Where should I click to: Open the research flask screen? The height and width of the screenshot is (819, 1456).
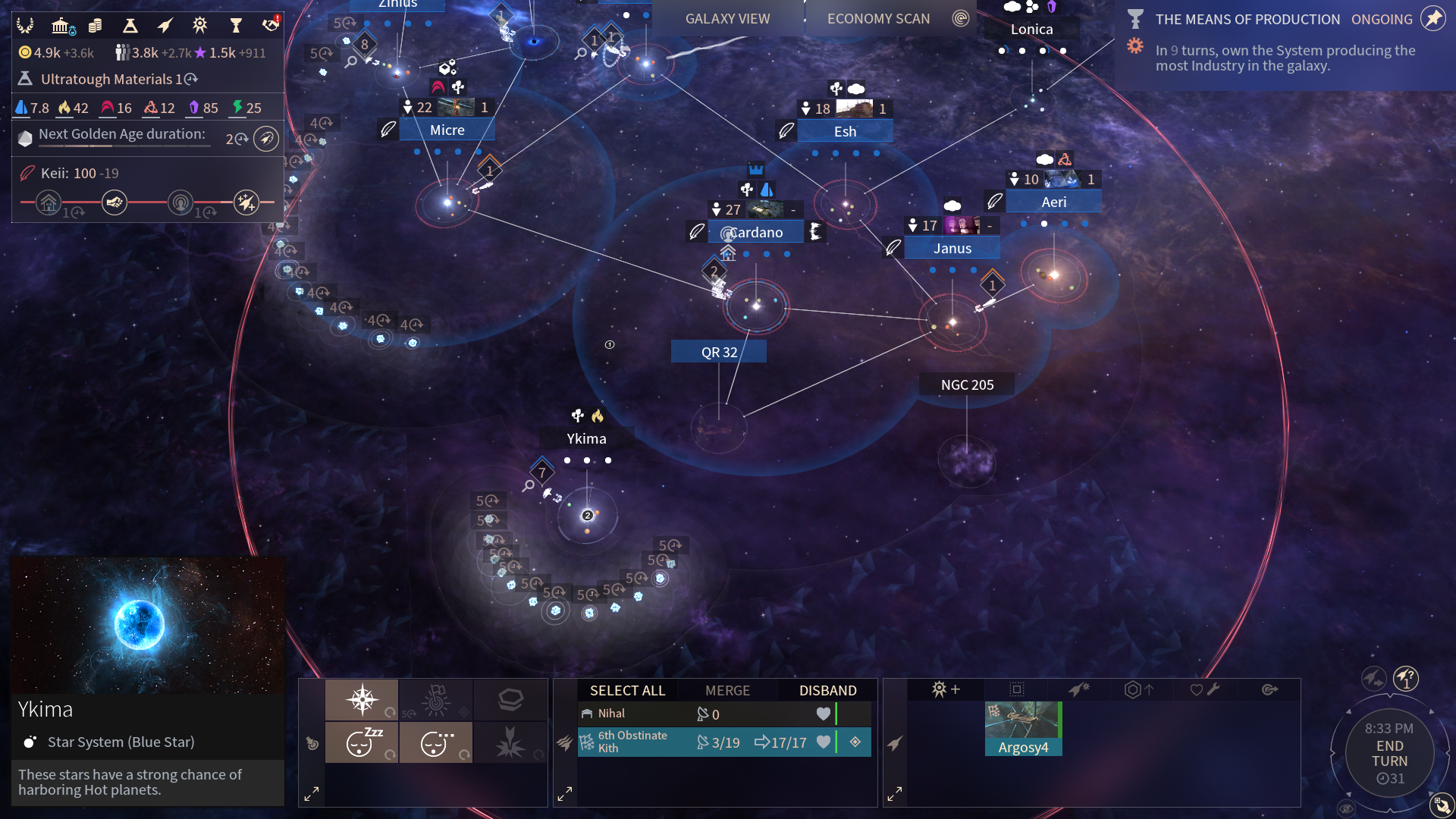click(130, 26)
